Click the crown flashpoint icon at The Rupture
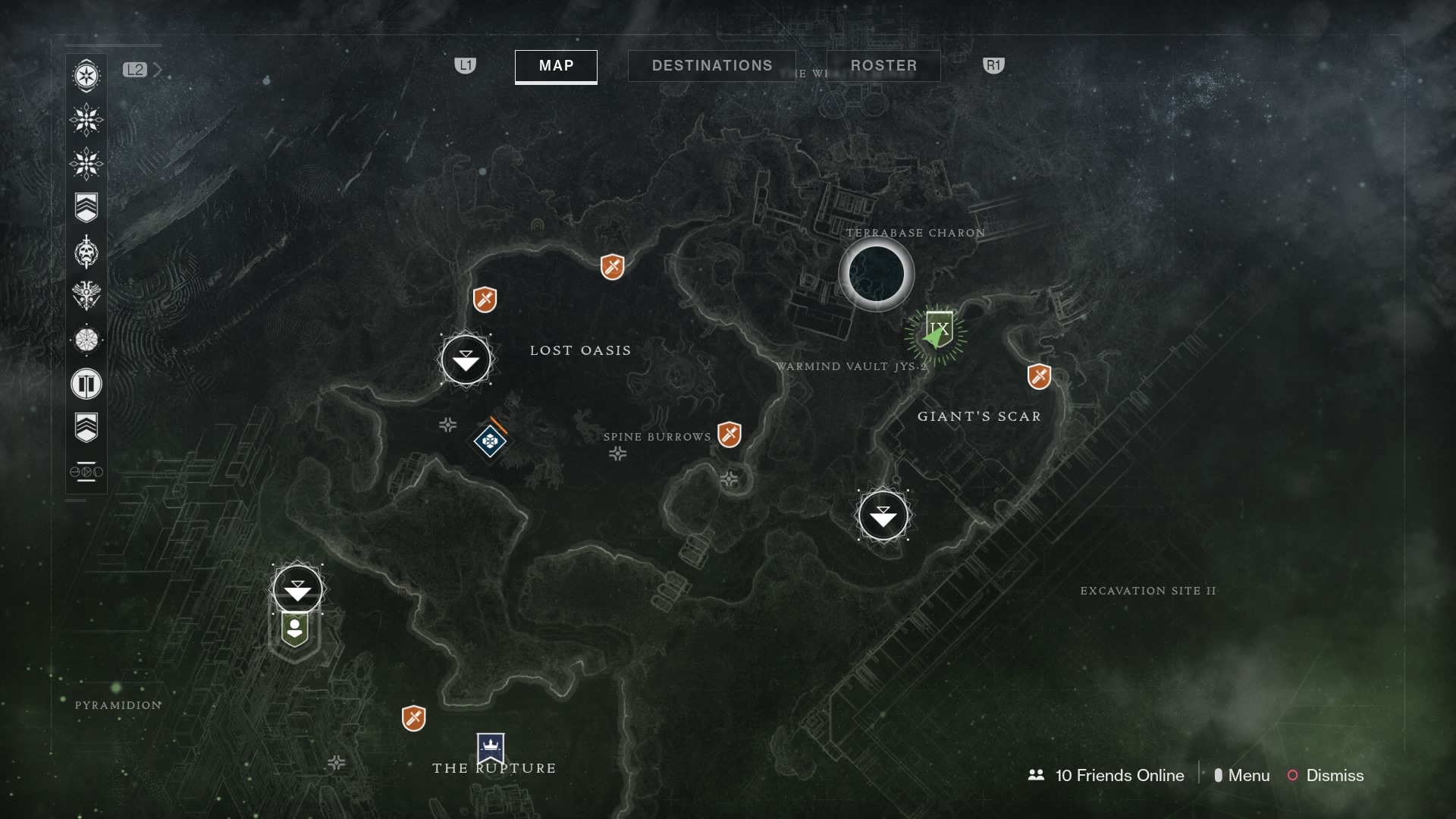 point(490,746)
